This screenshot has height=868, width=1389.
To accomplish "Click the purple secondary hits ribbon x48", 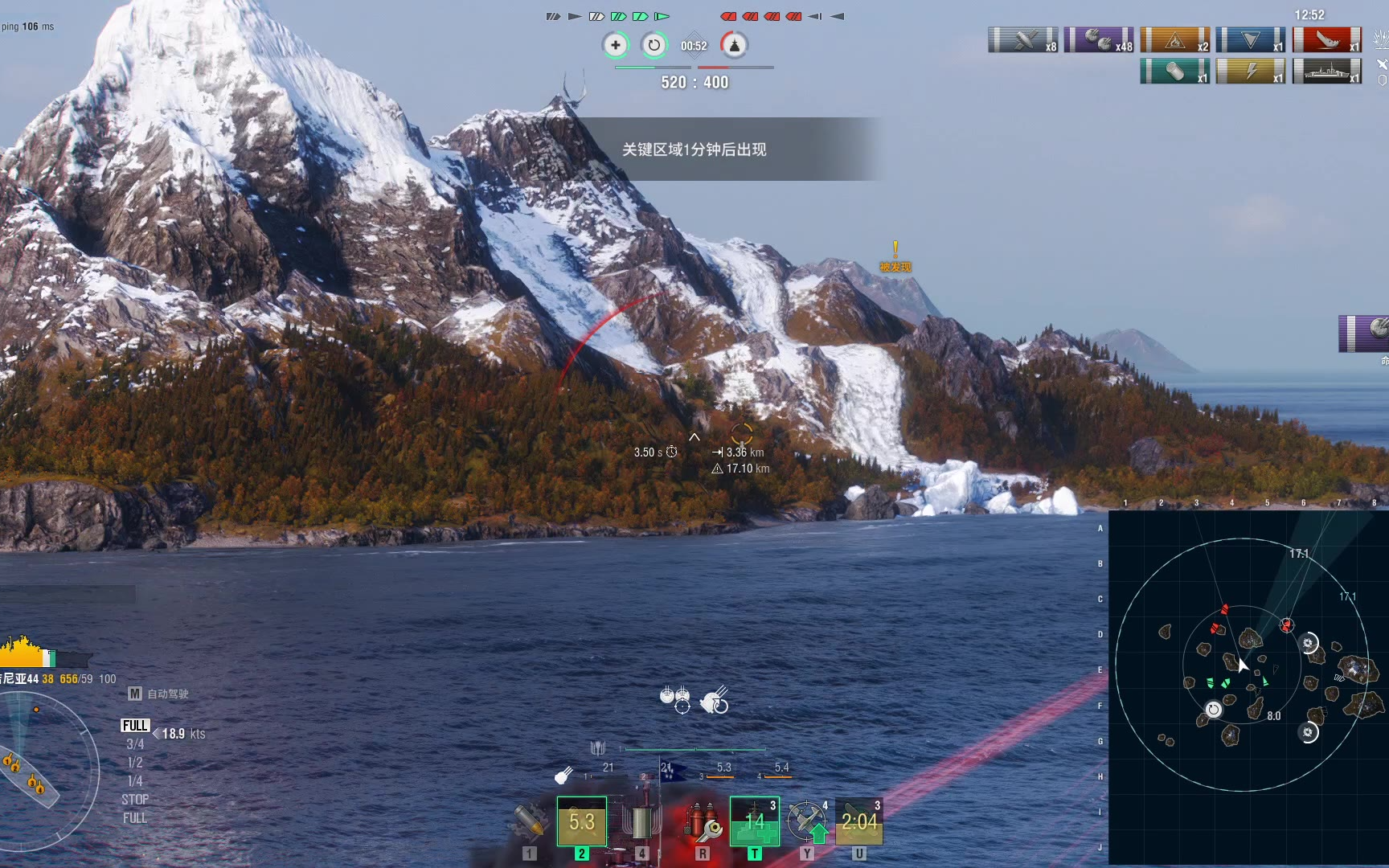I will (1098, 39).
